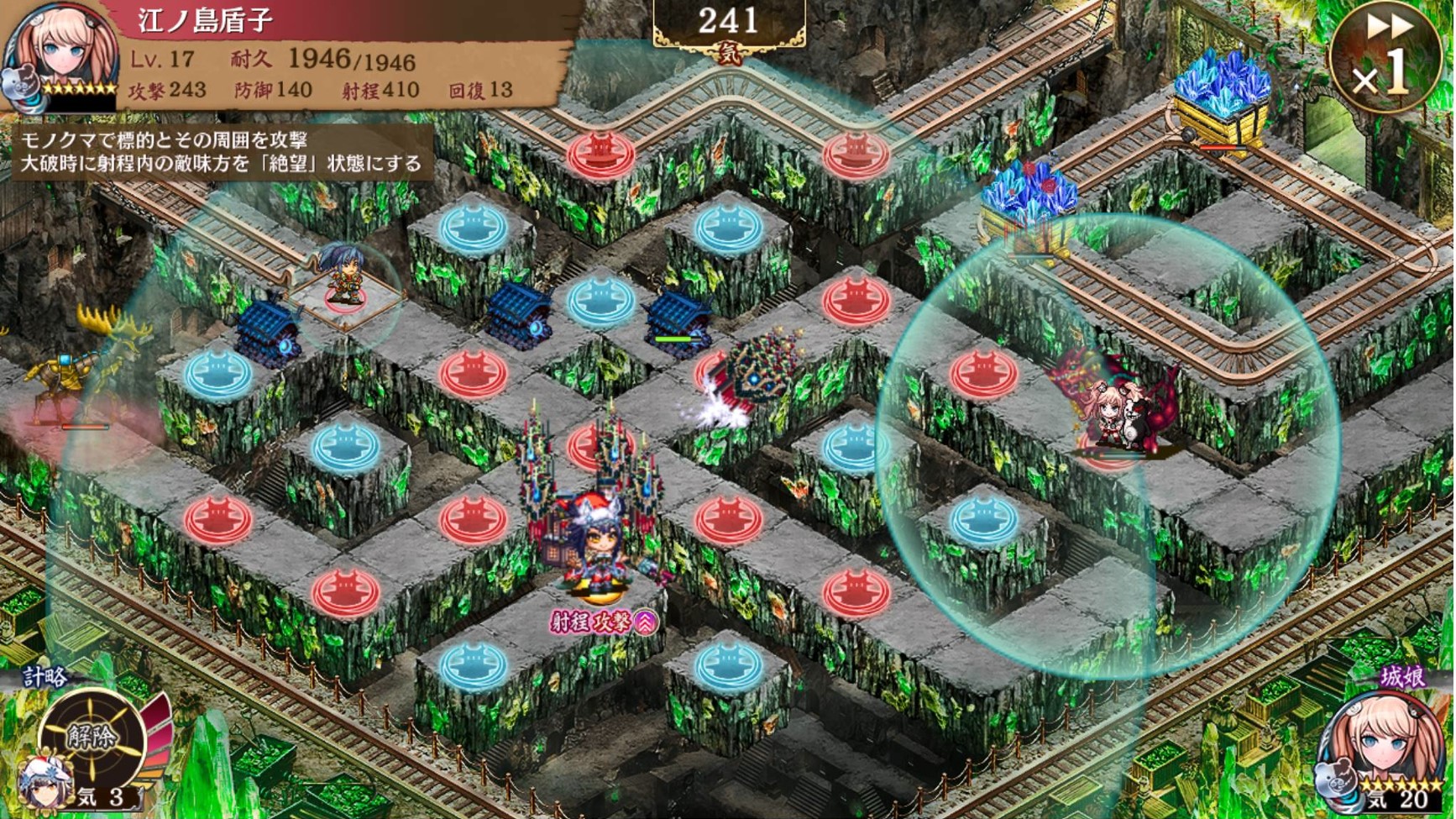This screenshot has width=1456, height=819.
Task: Open Junko Enoshima's portrait in the status panel
Action: click(60, 55)
